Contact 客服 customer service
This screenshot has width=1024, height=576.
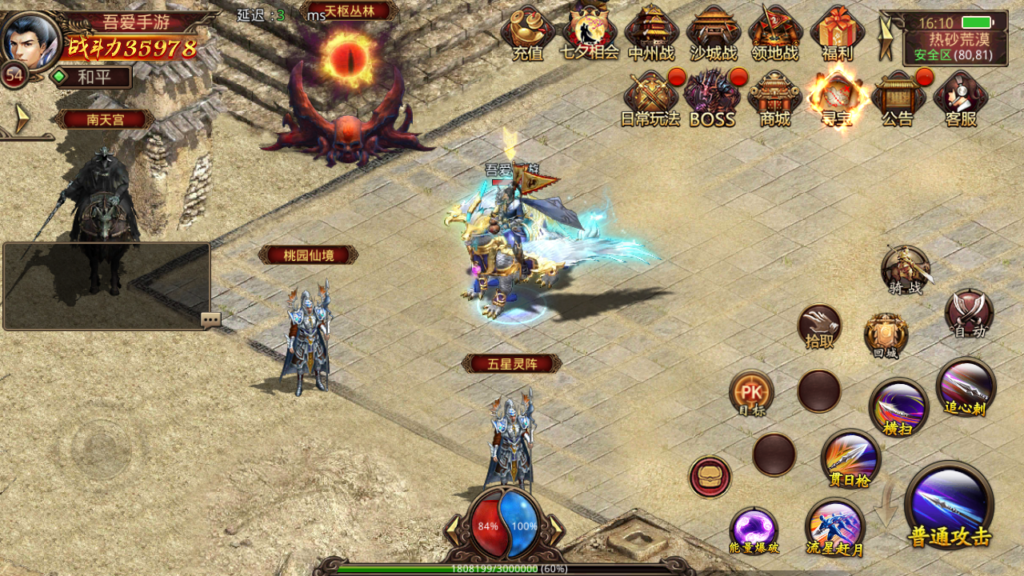tap(960, 98)
